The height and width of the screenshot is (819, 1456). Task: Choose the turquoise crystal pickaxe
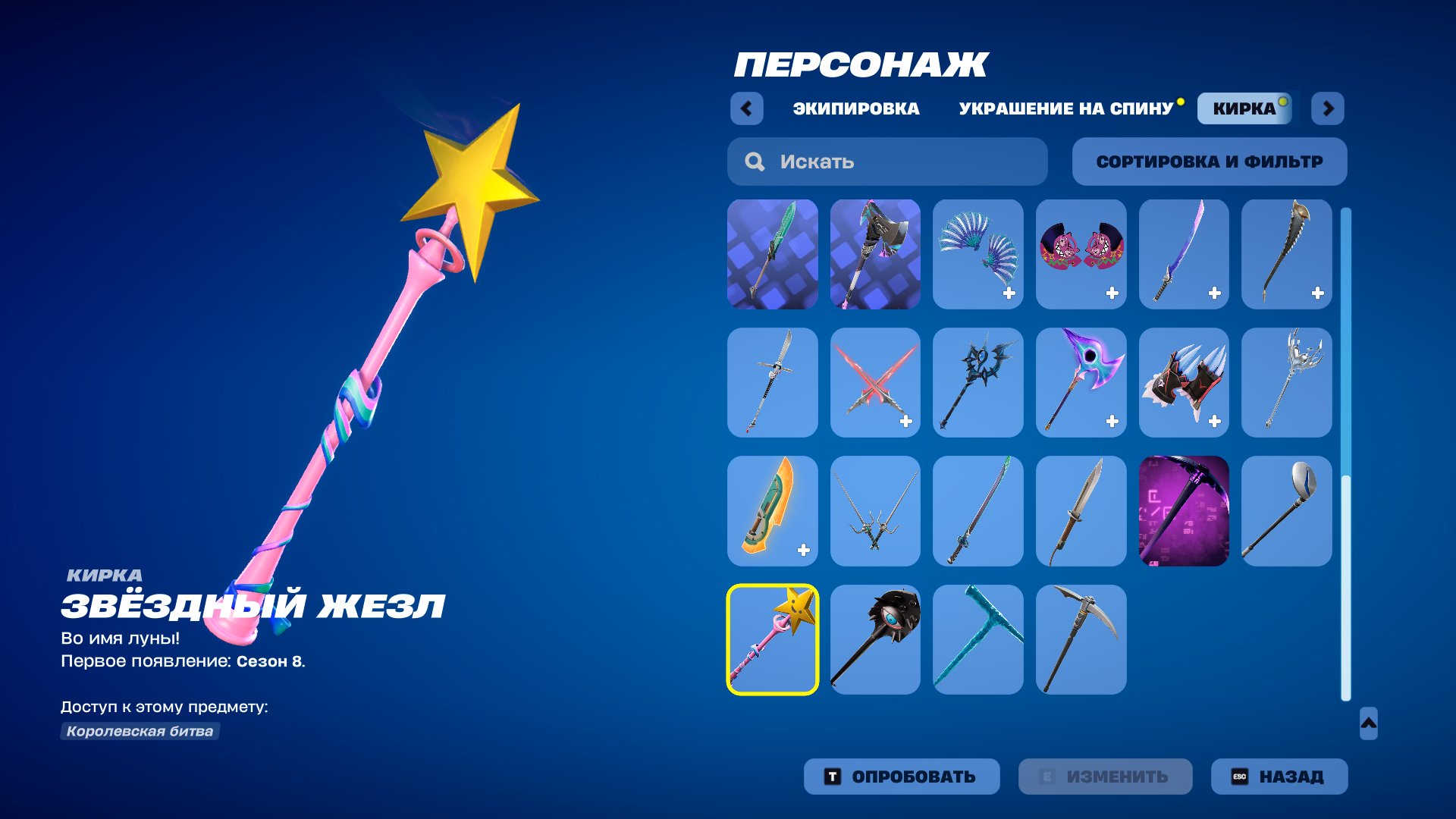coord(977,639)
